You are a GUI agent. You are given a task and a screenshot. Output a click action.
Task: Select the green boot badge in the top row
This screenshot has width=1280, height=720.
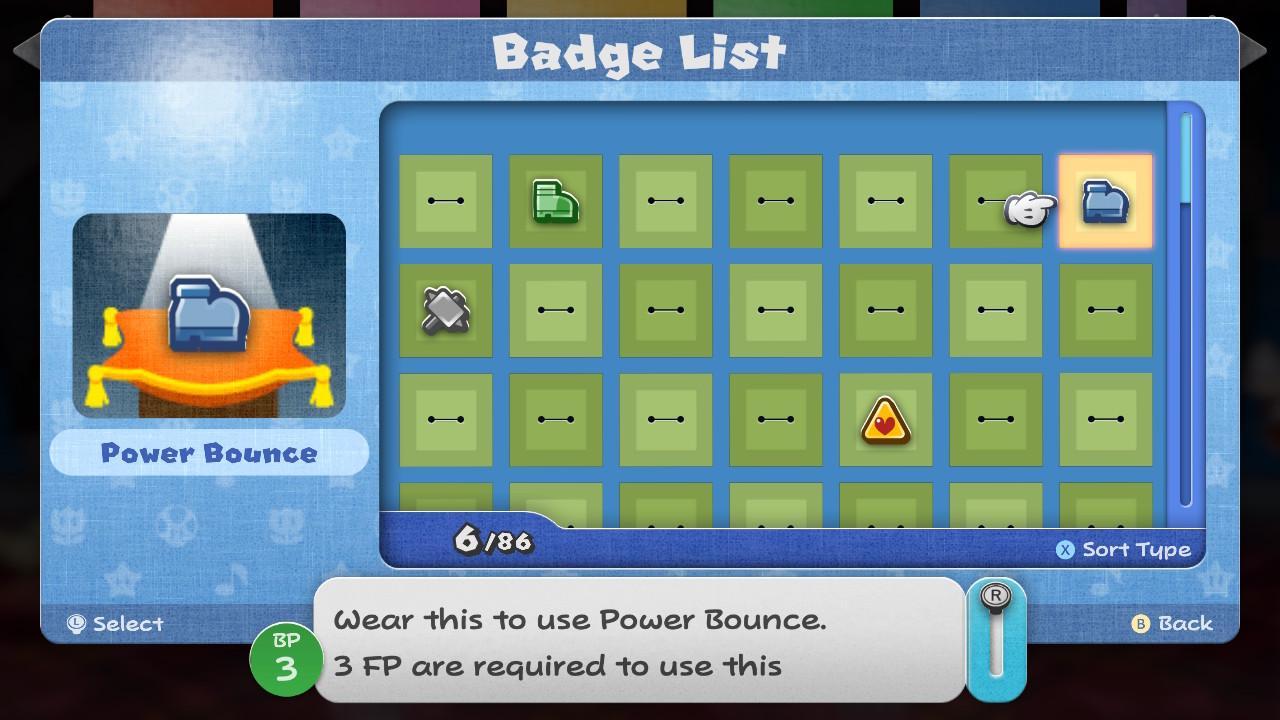pyautogui.click(x=555, y=200)
